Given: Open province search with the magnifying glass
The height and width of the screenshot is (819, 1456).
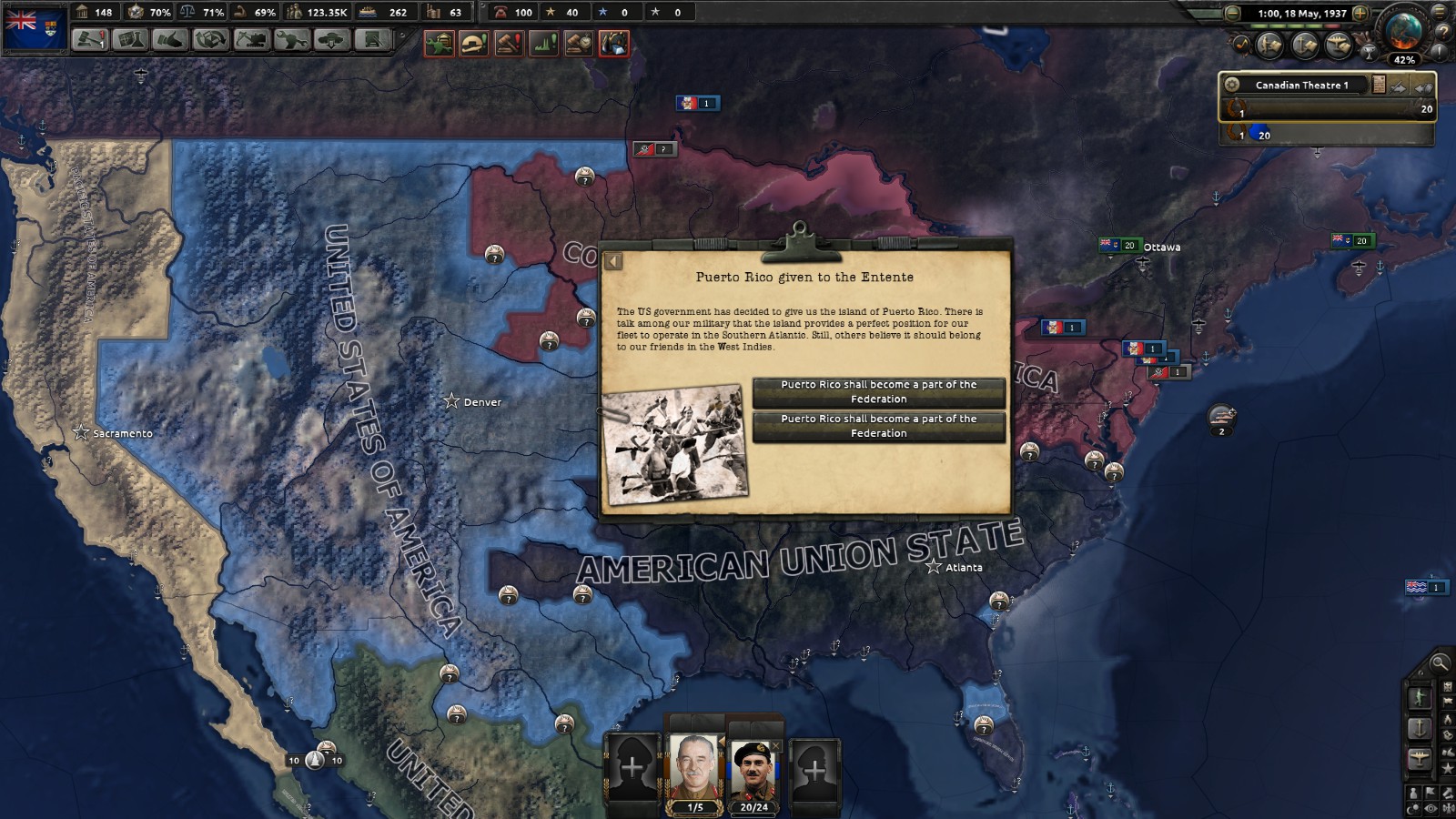Looking at the screenshot, I should (x=1440, y=664).
